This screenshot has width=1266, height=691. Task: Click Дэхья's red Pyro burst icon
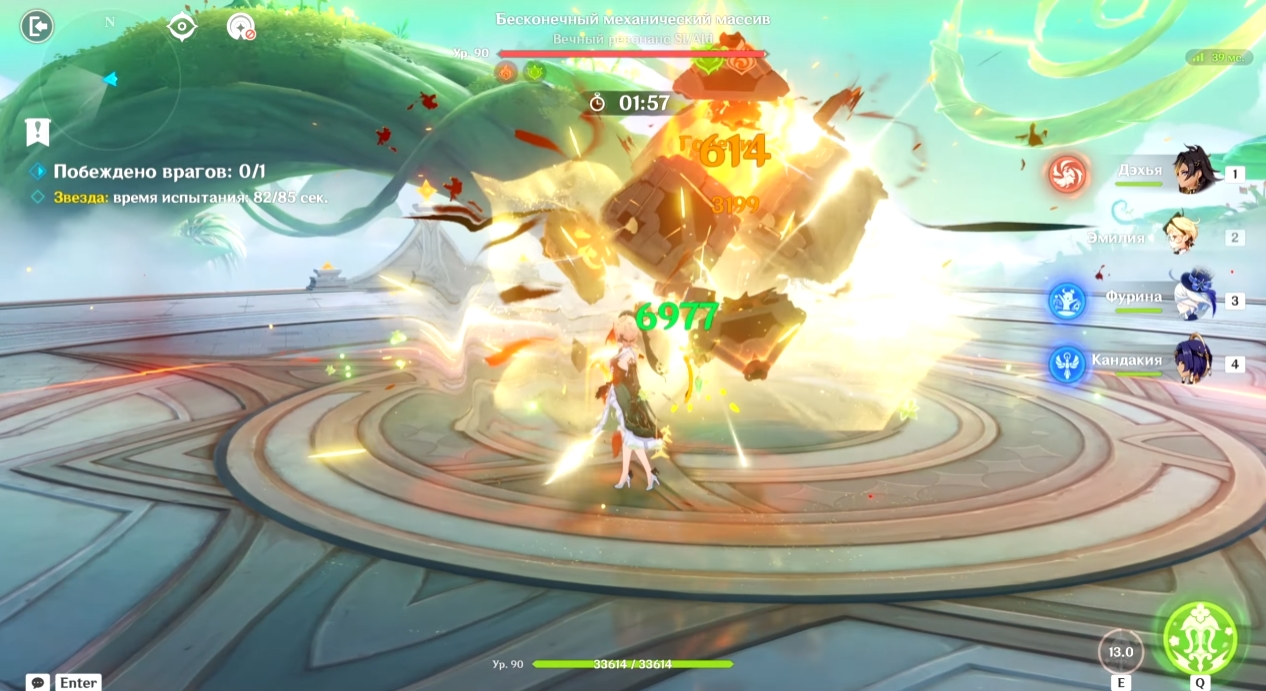pos(1068,174)
